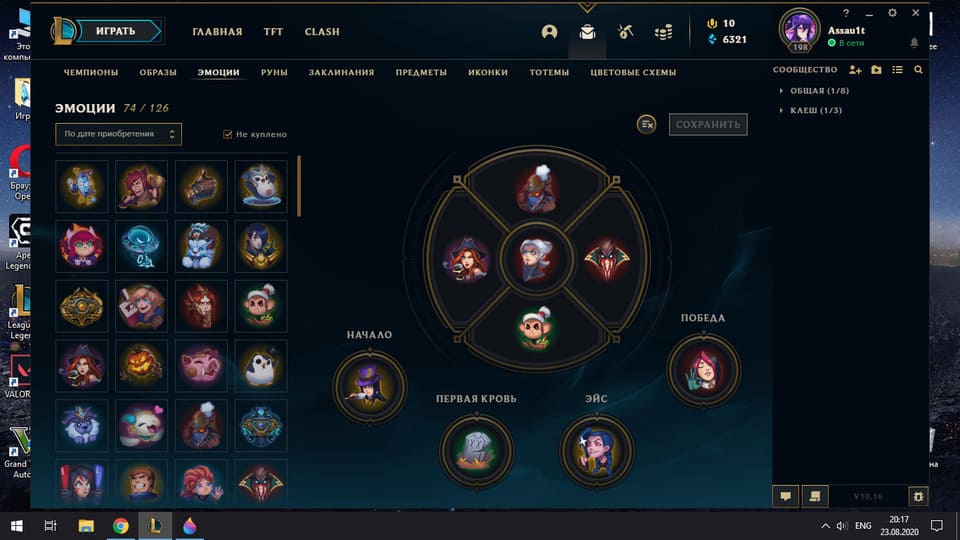Select the ПОБЕДА emote slot
The image size is (960, 540).
[x=703, y=370]
